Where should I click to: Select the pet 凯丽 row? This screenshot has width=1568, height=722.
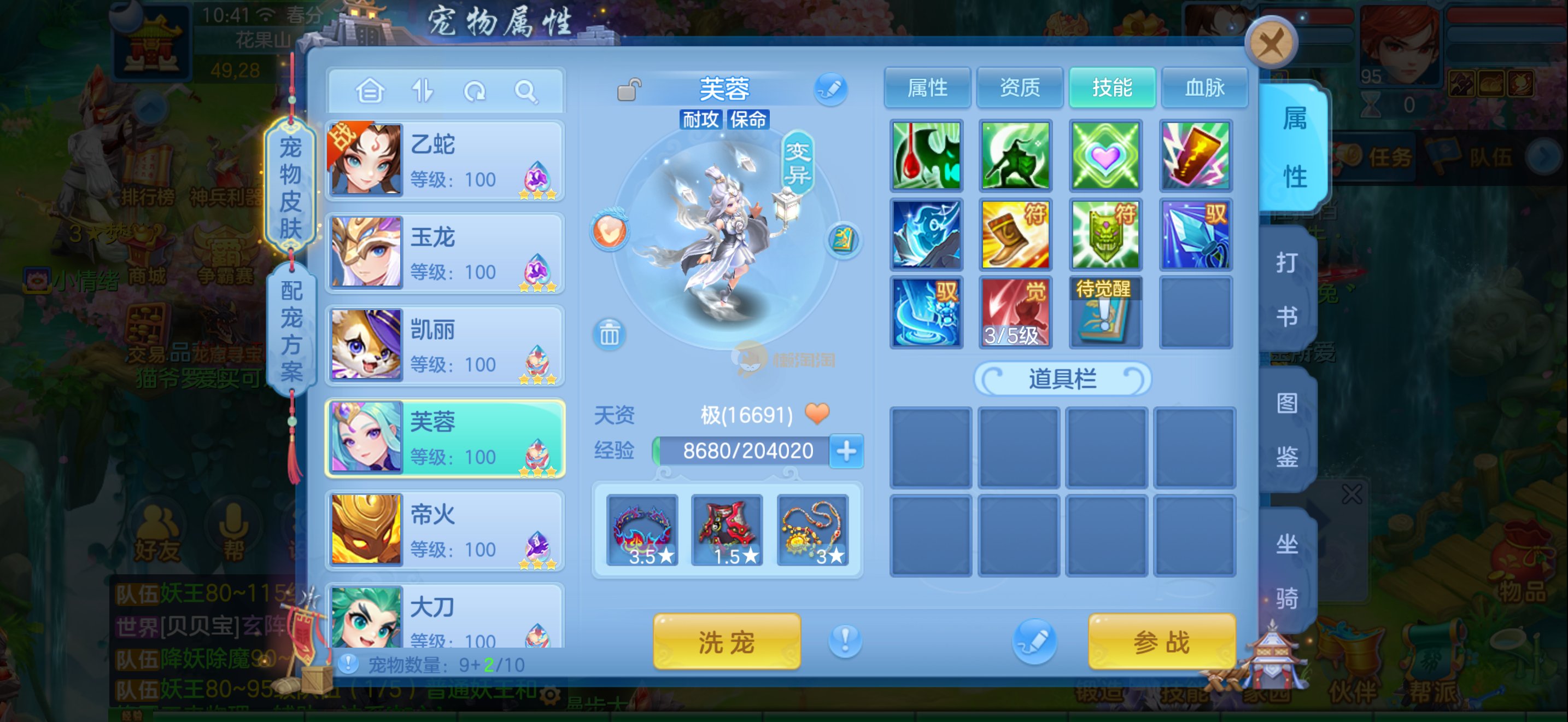444,346
